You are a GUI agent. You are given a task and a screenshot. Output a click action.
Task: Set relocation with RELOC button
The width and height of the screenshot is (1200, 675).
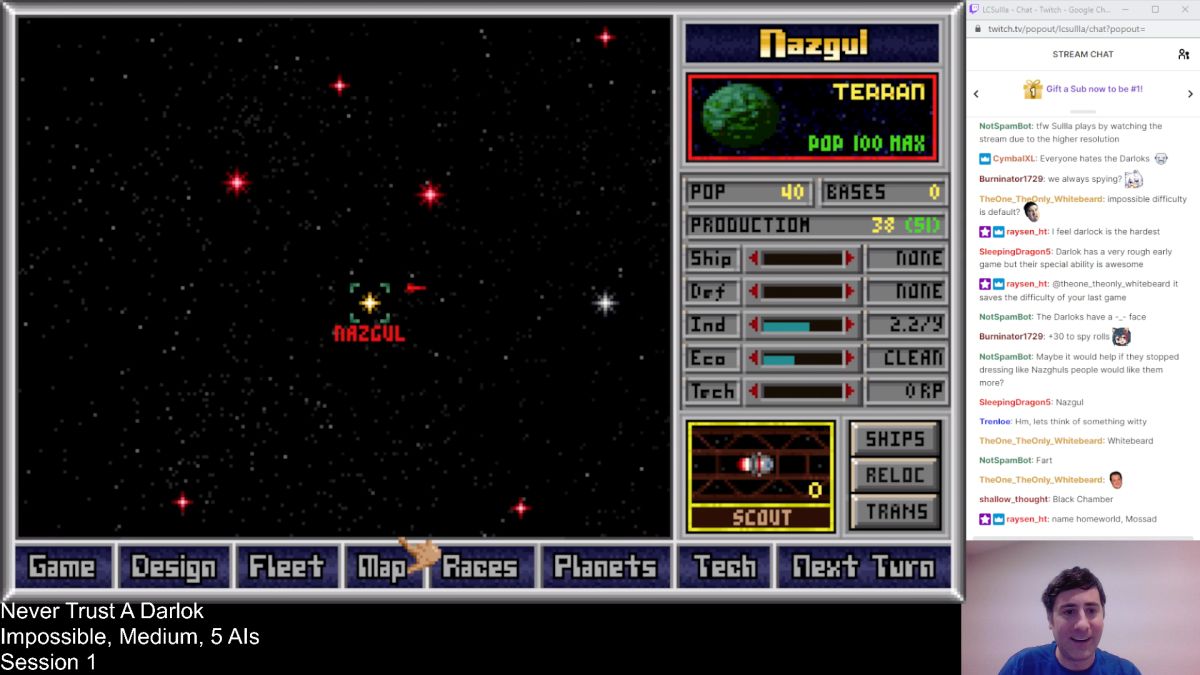[x=894, y=475]
